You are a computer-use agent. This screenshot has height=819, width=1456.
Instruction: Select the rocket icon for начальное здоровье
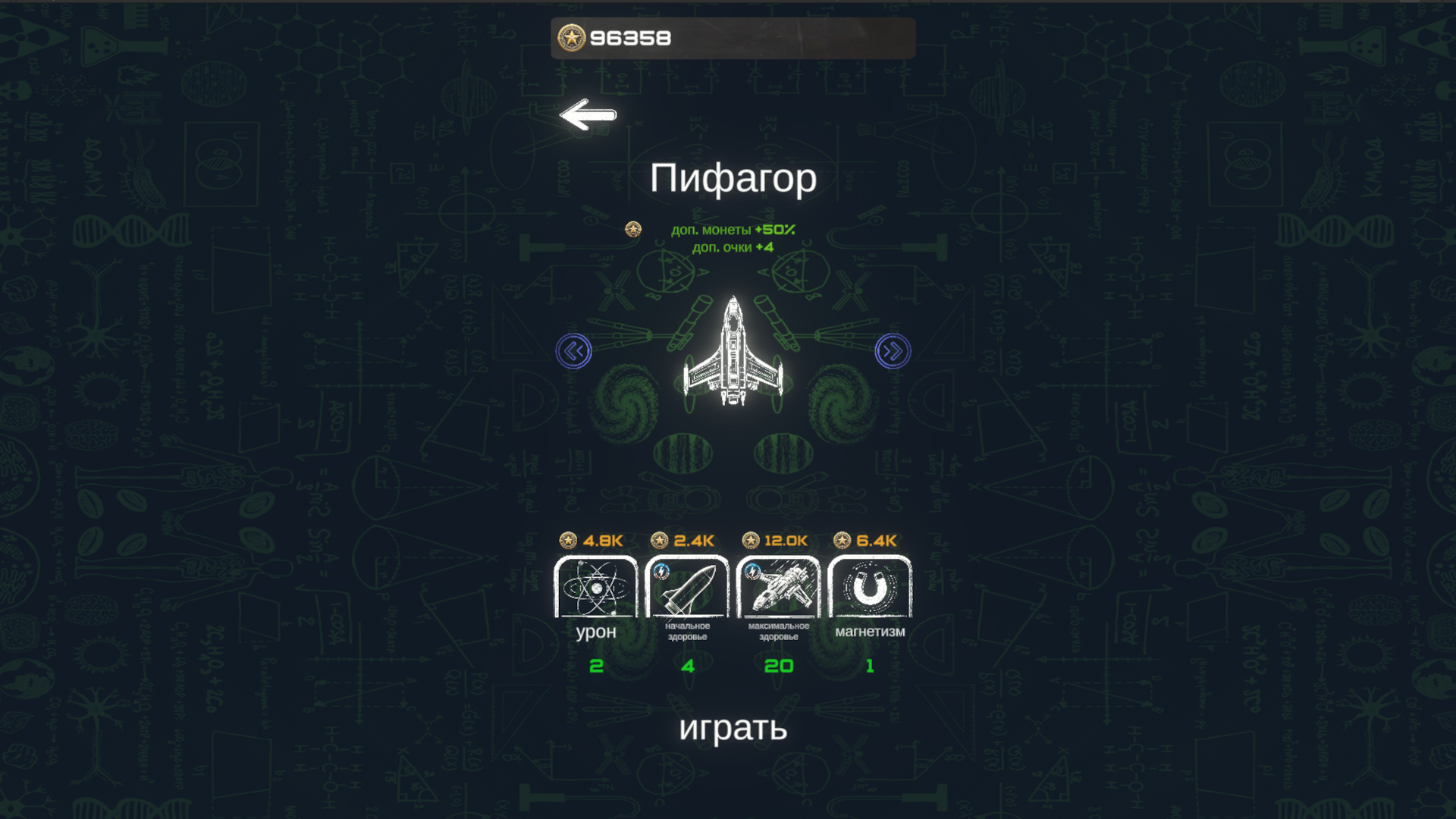pos(687,588)
